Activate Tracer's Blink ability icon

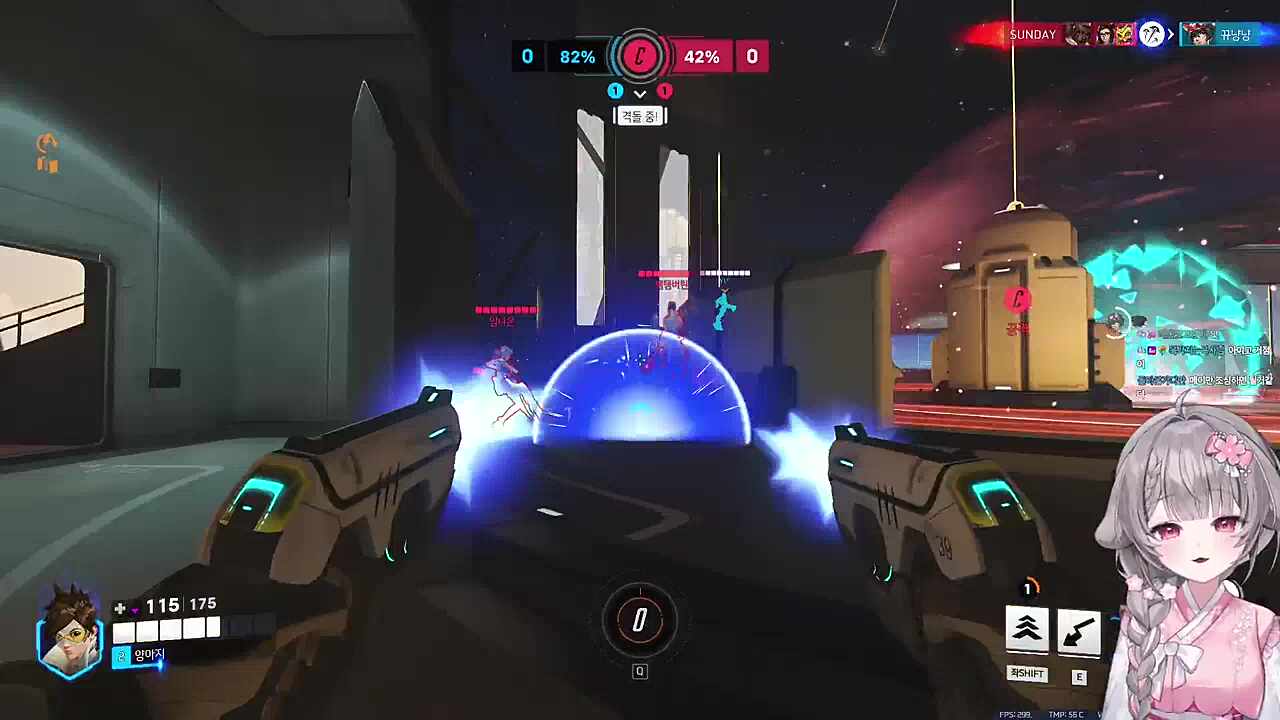[1027, 631]
